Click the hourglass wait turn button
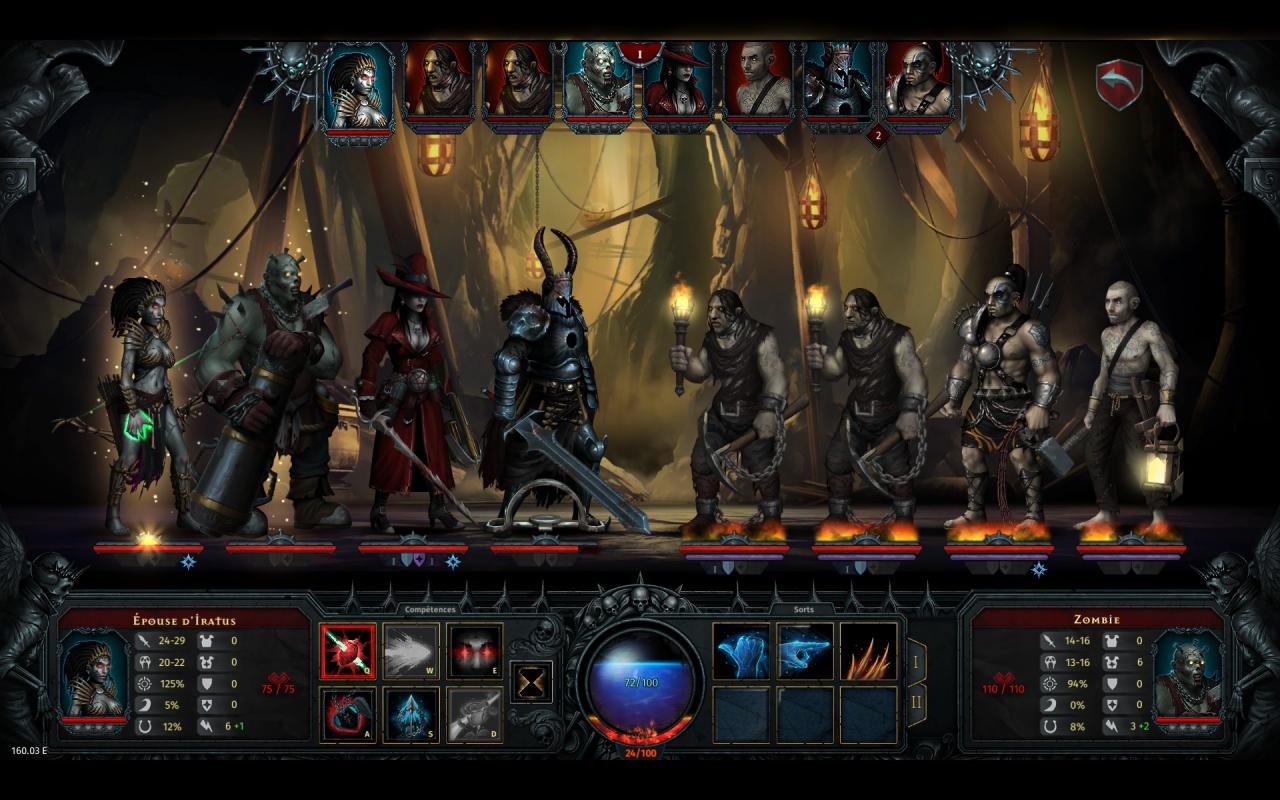The height and width of the screenshot is (800, 1280). tap(531, 682)
